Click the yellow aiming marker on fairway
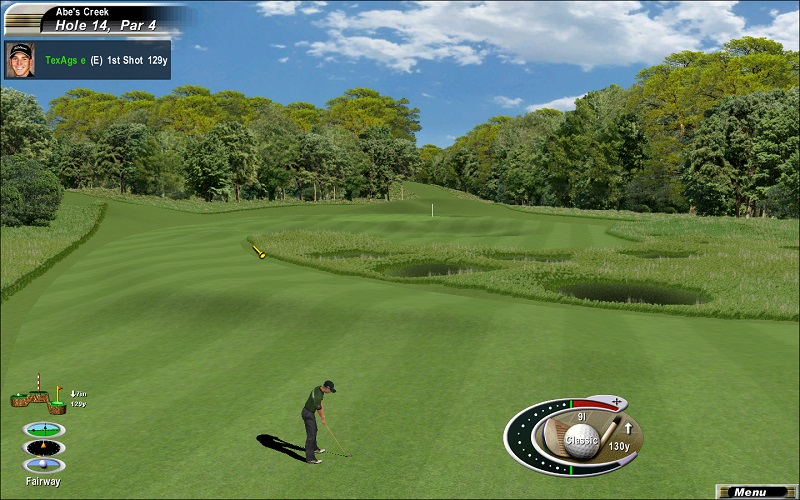The height and width of the screenshot is (500, 800). 258,252
